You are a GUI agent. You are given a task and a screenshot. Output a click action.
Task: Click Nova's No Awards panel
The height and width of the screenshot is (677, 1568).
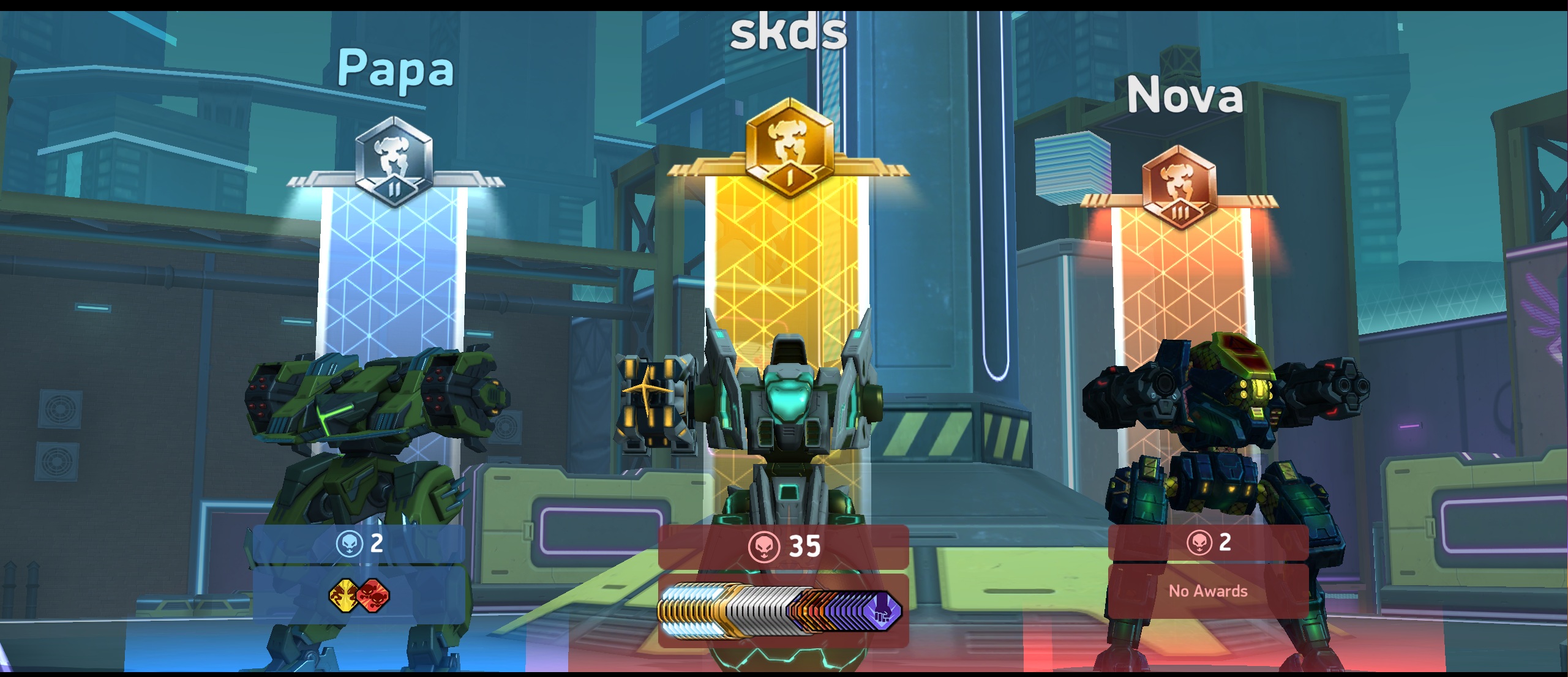(1207, 591)
